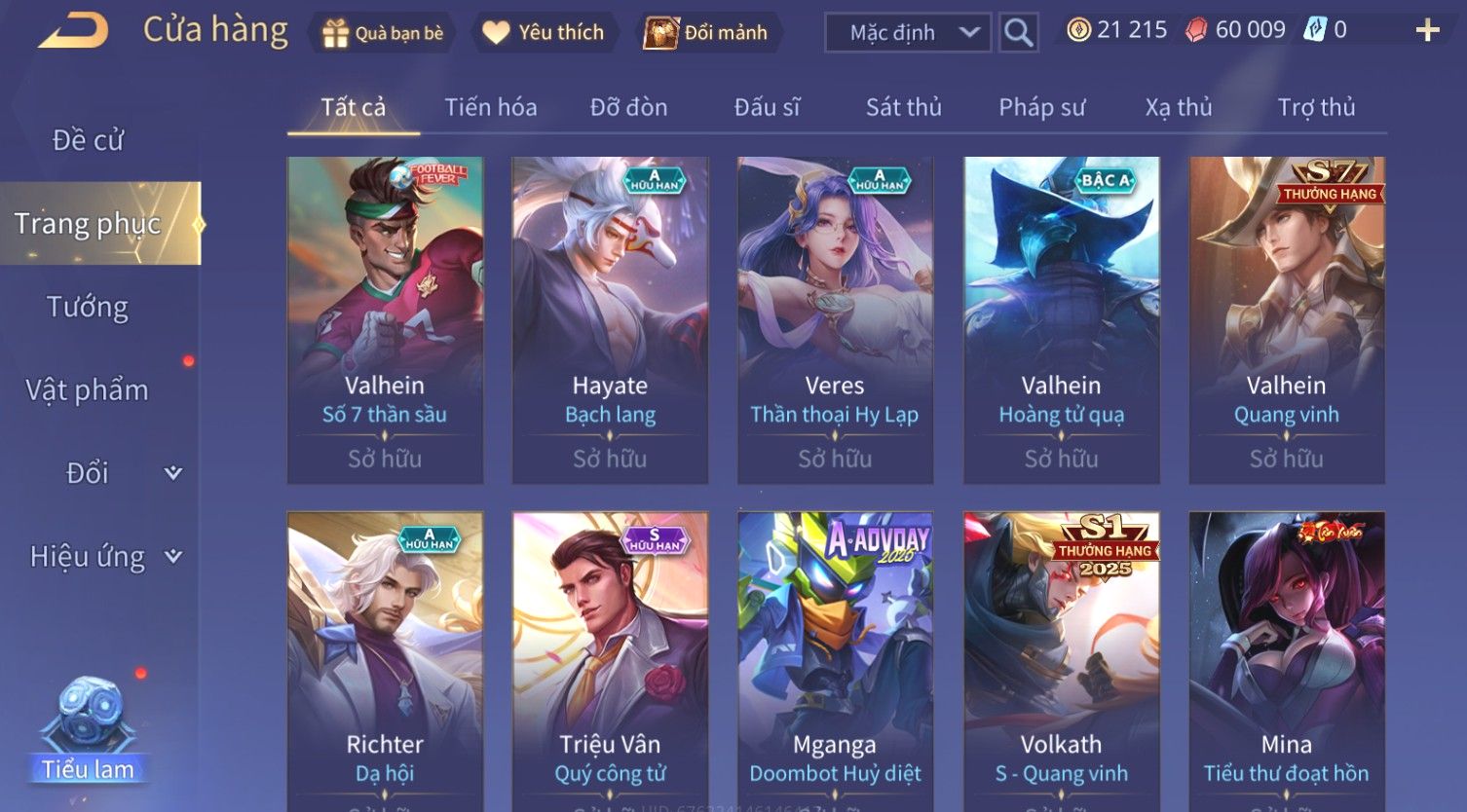Open the Vật phẩm section
Image resolution: width=1467 pixels, height=812 pixels.
[x=88, y=390]
